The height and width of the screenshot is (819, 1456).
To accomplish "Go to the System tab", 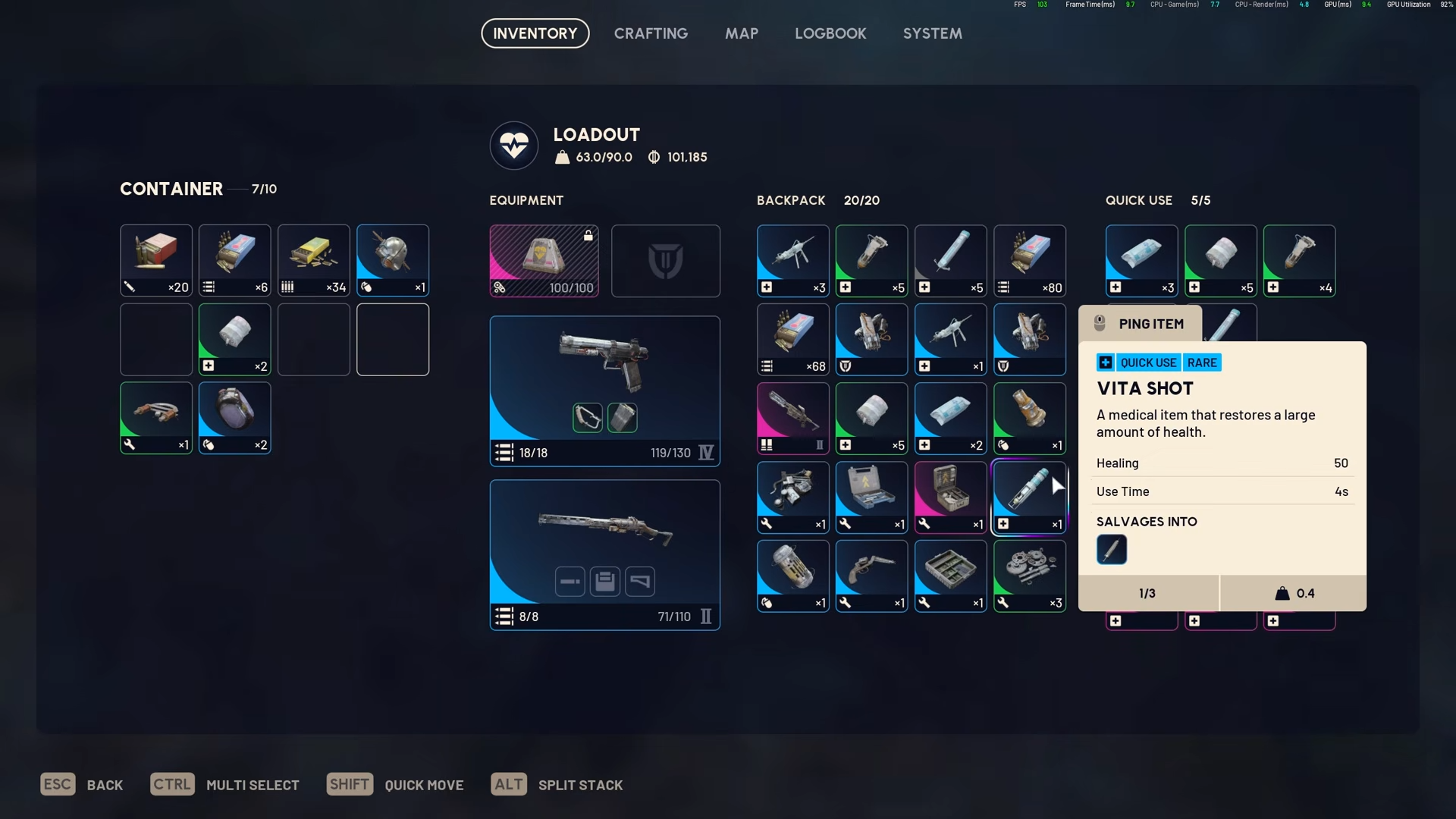I will coord(932,33).
